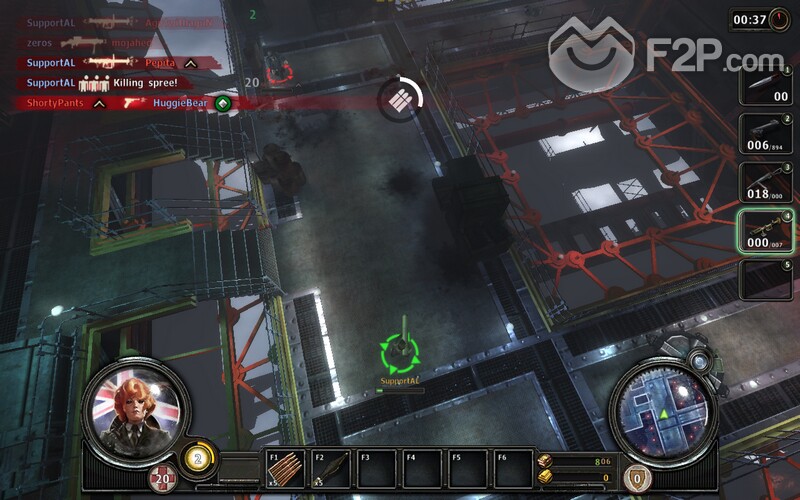Equip the rifle in weapon slot 3
This screenshot has height=500, width=800.
[x=766, y=182]
